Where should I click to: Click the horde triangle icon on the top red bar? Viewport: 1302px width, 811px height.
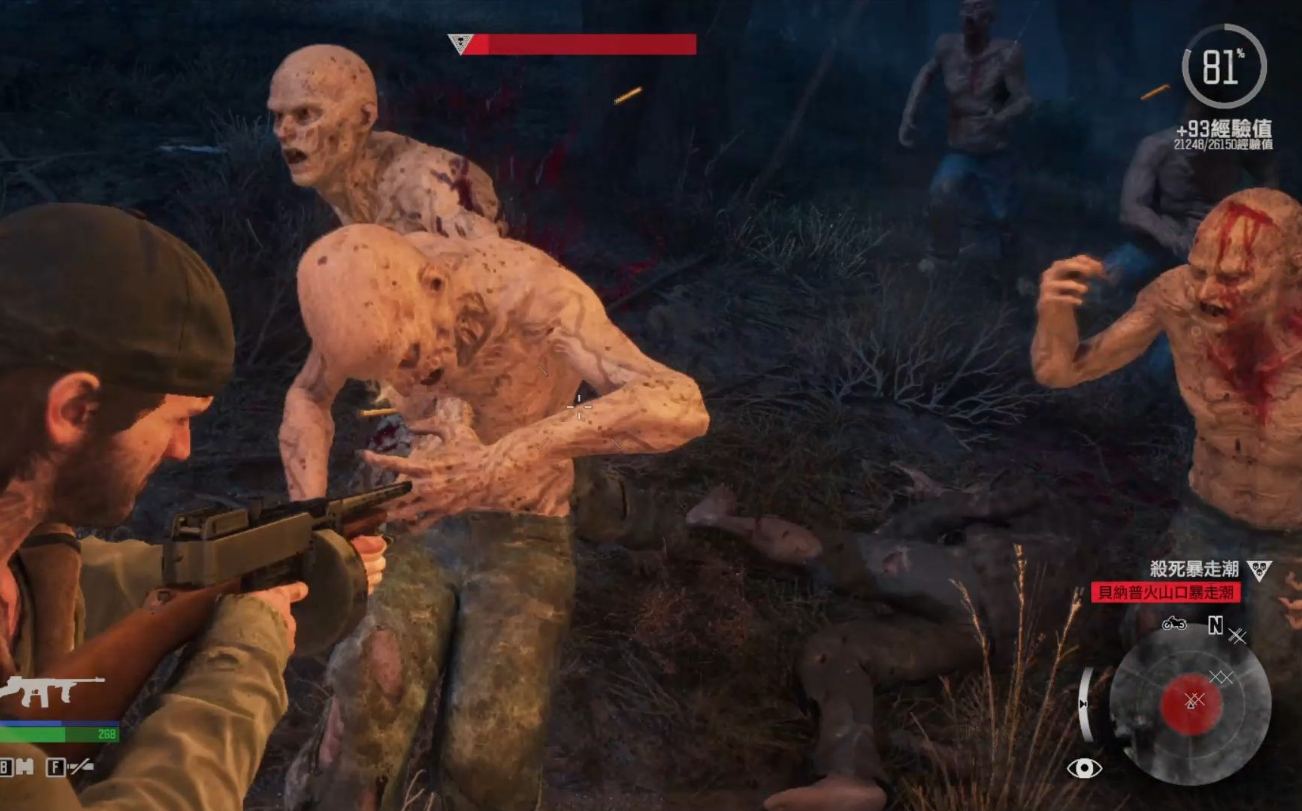pyautogui.click(x=461, y=44)
